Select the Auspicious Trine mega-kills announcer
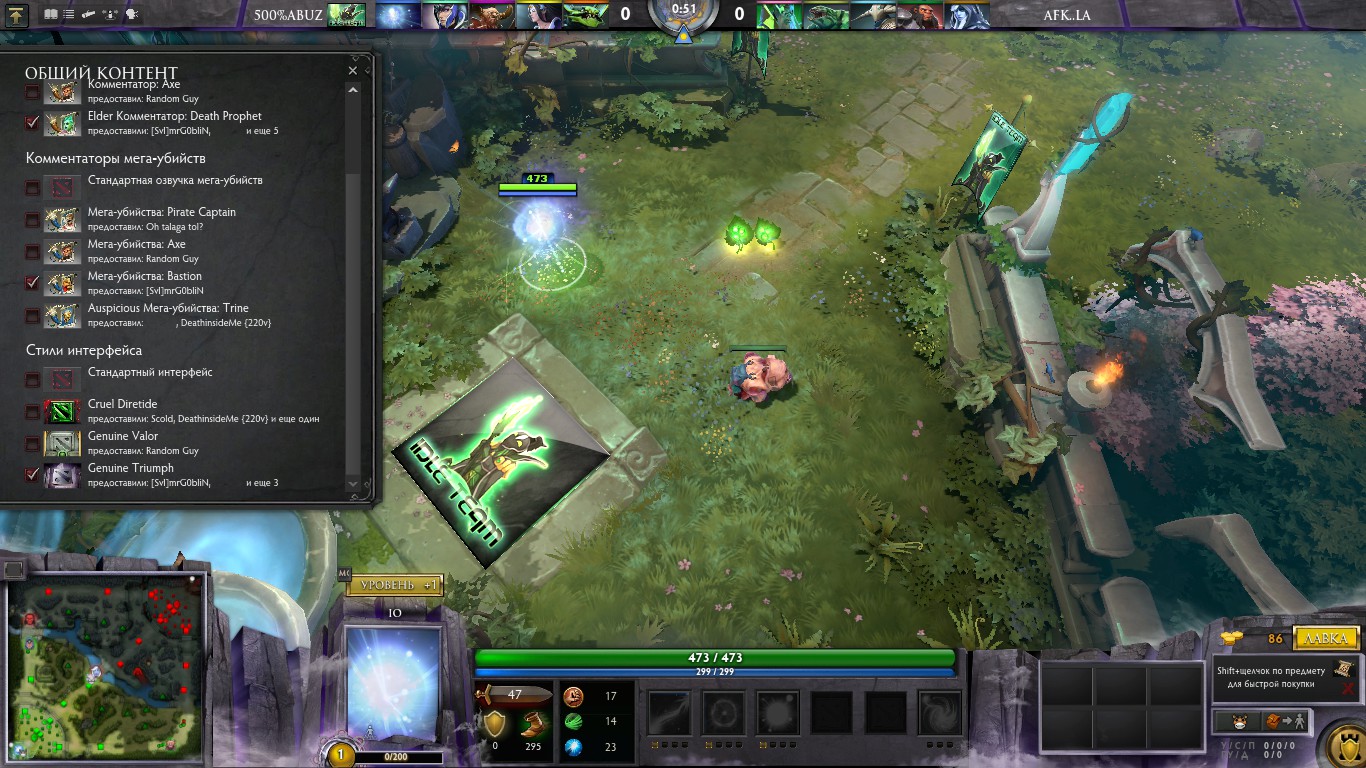Image resolution: width=1366 pixels, height=768 pixels. [x=33, y=315]
